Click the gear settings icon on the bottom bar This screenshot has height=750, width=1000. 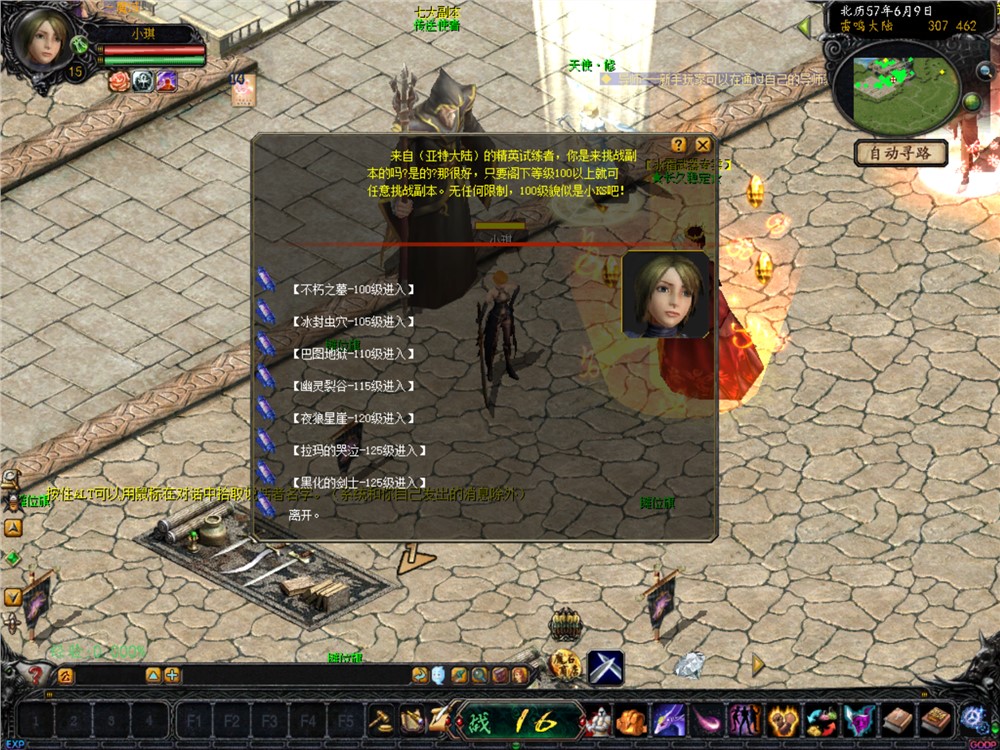972,717
